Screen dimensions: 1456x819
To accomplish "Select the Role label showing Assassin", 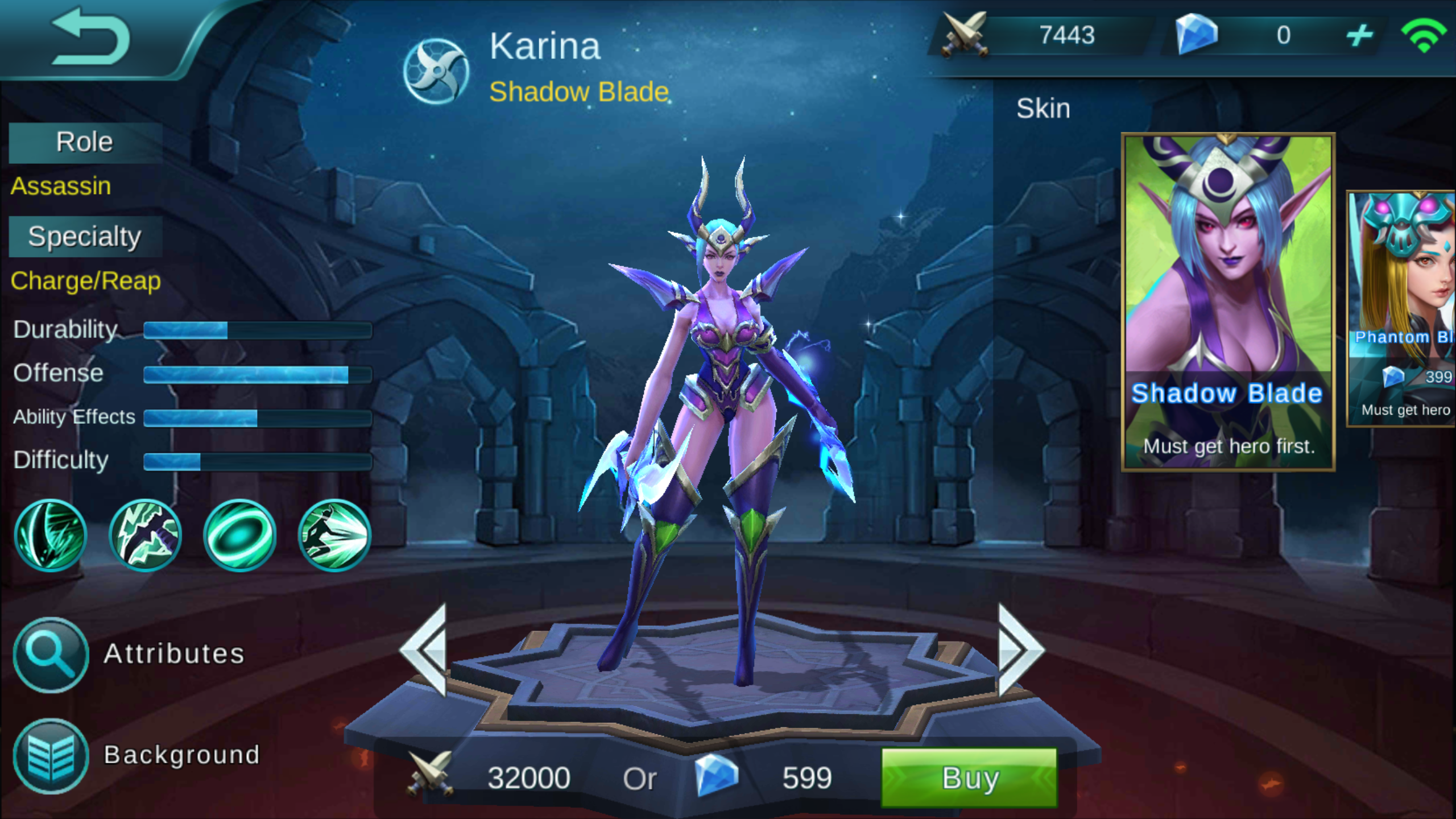I will 84,141.
